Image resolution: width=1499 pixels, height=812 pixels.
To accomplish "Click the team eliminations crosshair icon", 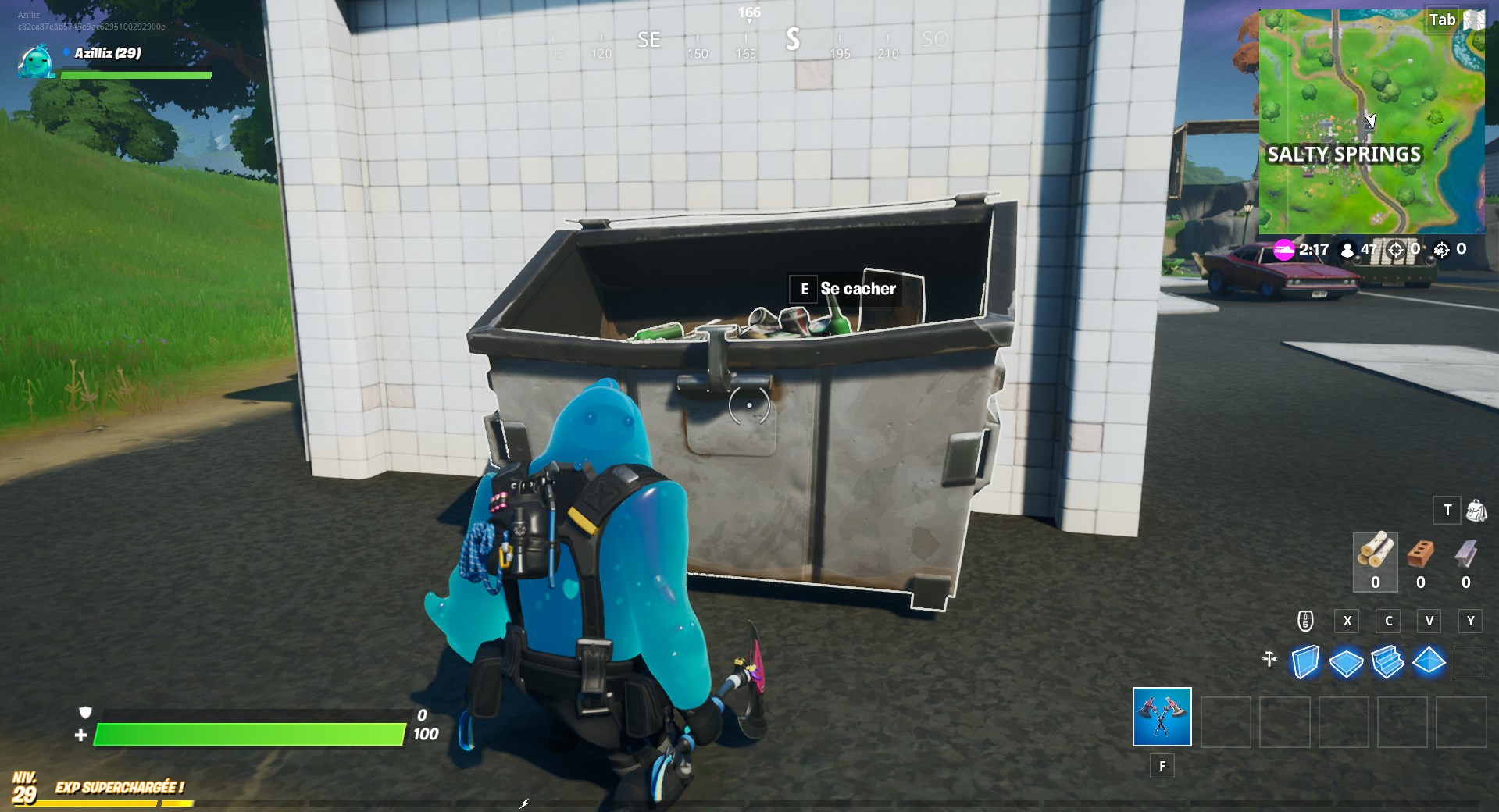I will pyautogui.click(x=1441, y=251).
